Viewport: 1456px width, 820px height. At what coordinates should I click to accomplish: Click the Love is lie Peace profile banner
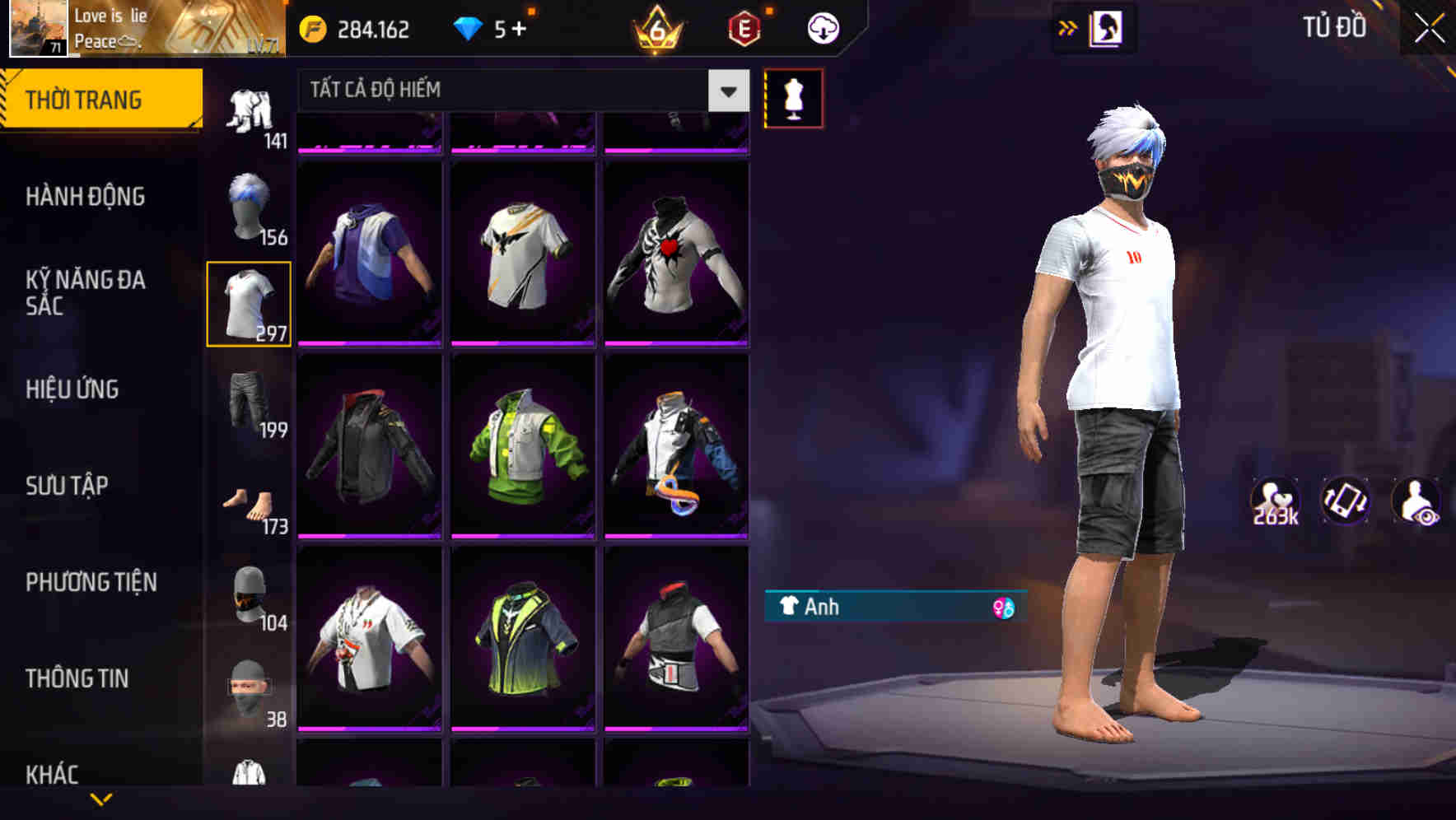click(140, 29)
